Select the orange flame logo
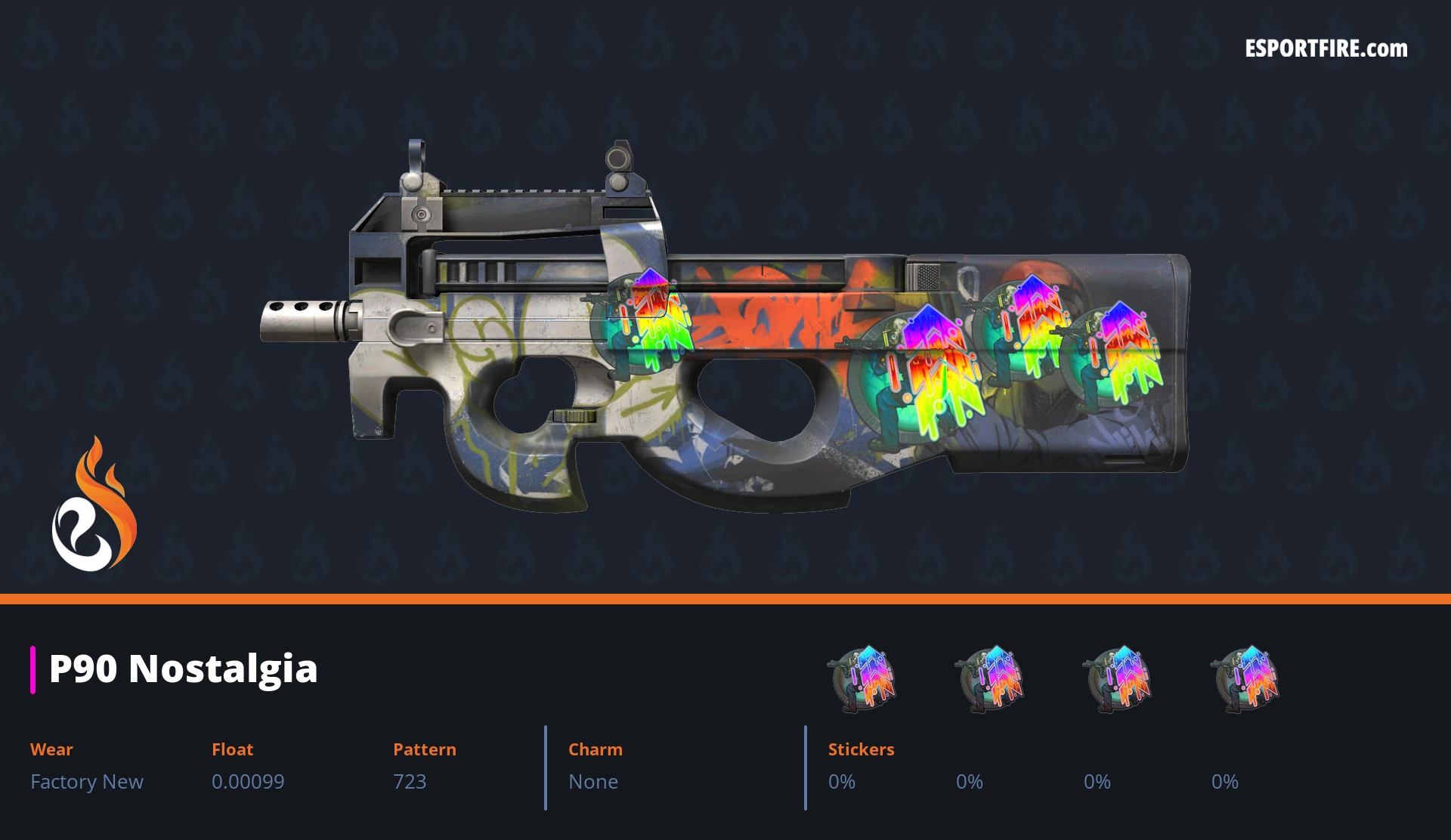This screenshot has height=840, width=1451. [94, 505]
